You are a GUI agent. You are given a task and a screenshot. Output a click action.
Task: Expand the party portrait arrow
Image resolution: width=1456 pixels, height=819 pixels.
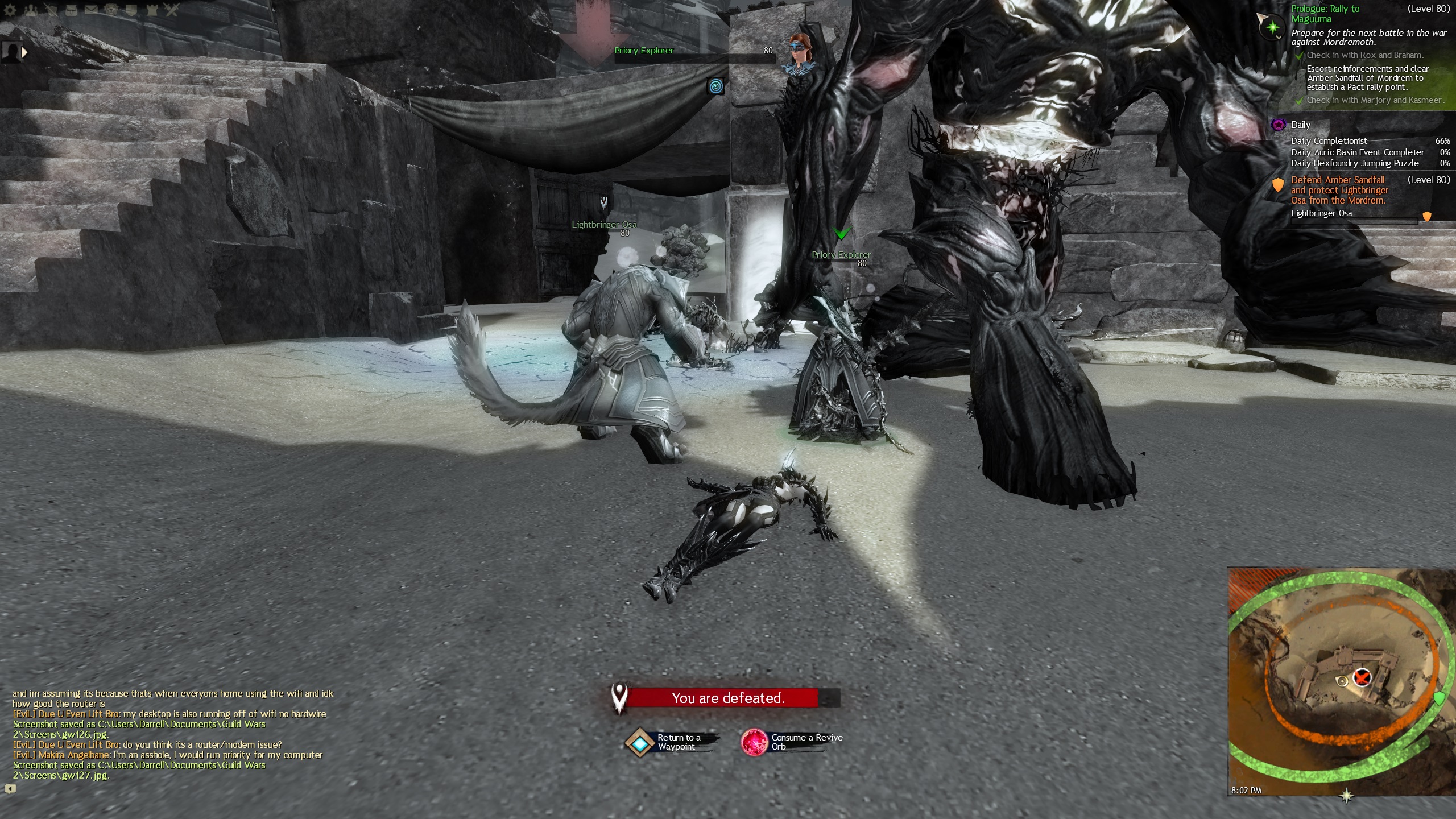pos(24,52)
